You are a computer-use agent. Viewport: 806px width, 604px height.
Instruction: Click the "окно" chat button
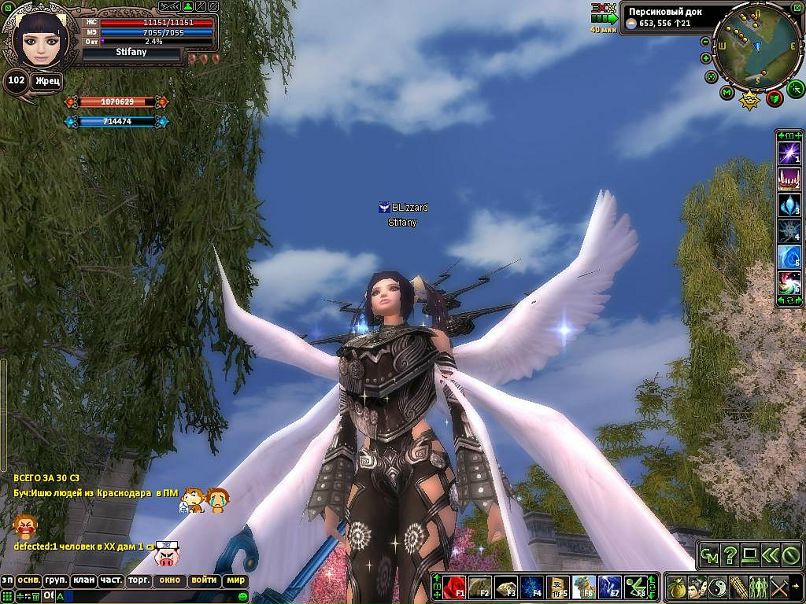(x=170, y=580)
